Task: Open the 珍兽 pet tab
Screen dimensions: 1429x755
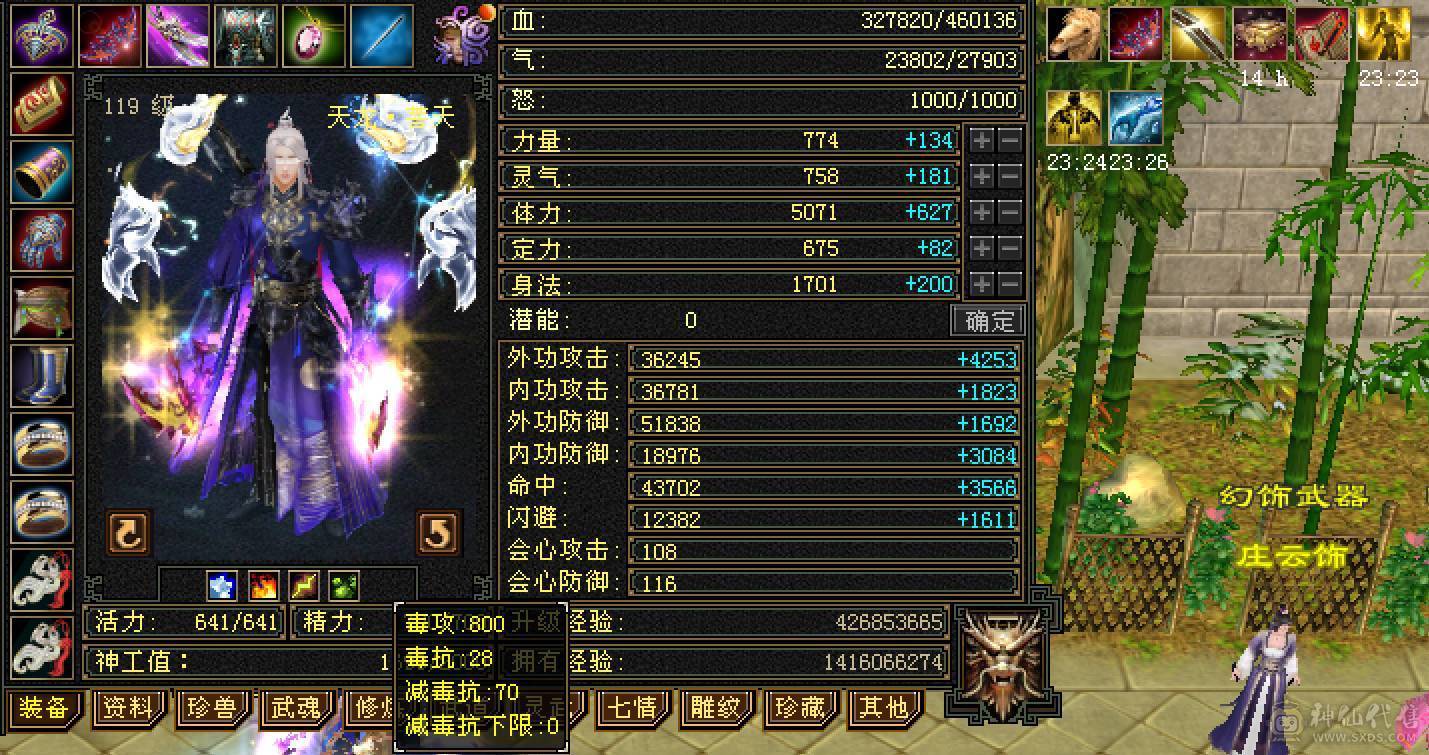Action: point(212,707)
